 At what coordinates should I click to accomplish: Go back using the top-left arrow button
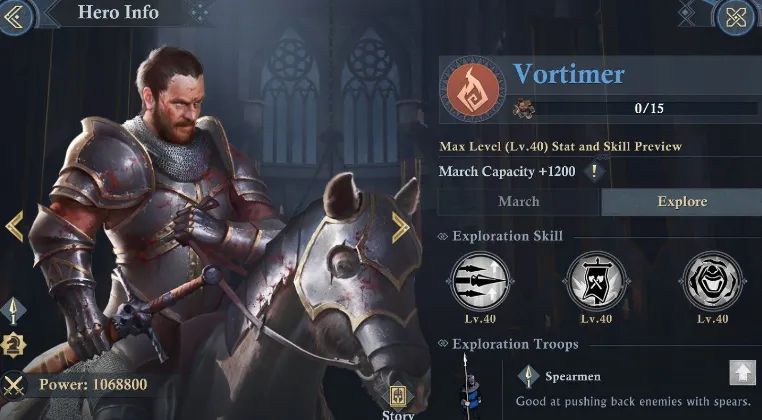pos(17,14)
